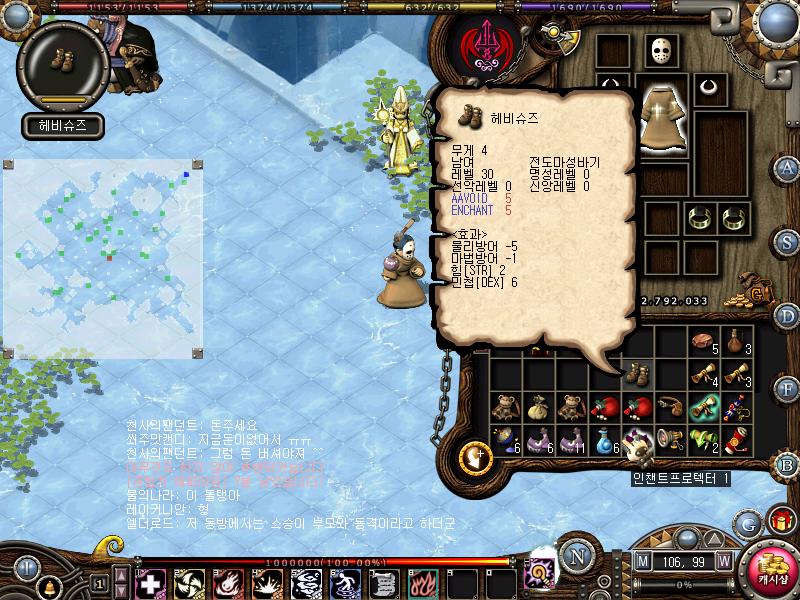Select the blue potion flask stack
Screen dimensions: 800x600
[x=605, y=439]
